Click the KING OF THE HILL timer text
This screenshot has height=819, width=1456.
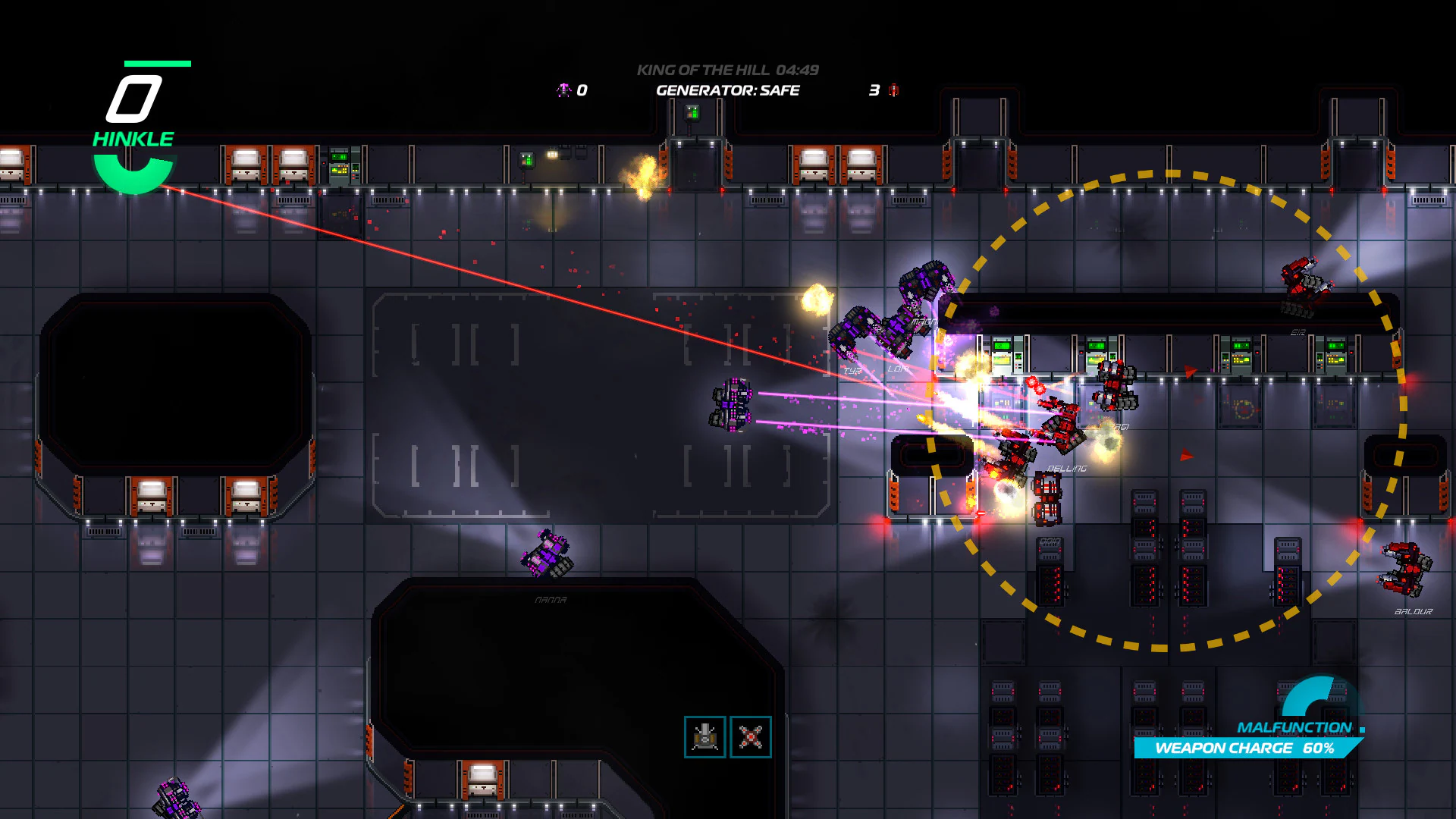727,70
